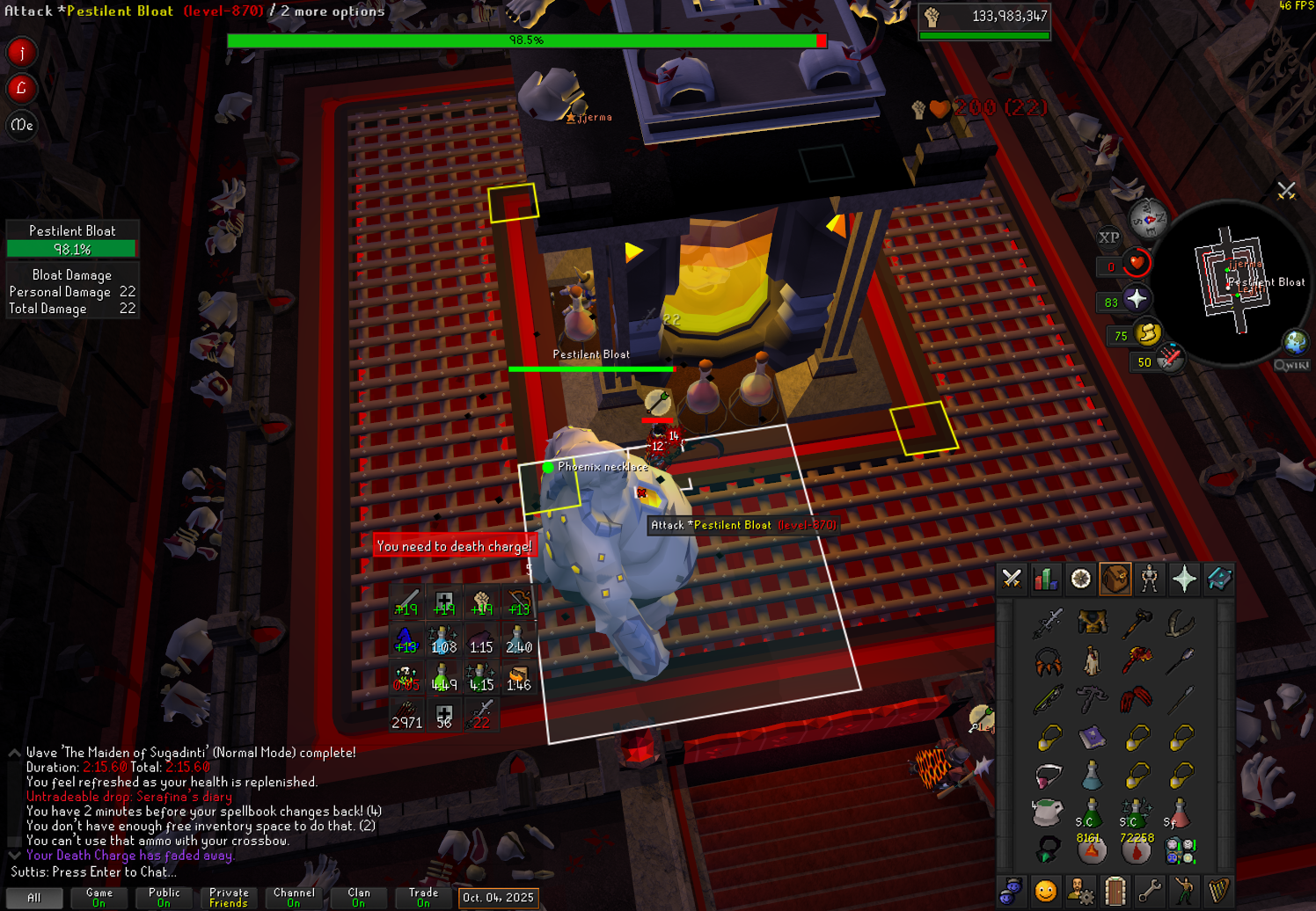Activate Quick Prayers orb

[1136, 299]
